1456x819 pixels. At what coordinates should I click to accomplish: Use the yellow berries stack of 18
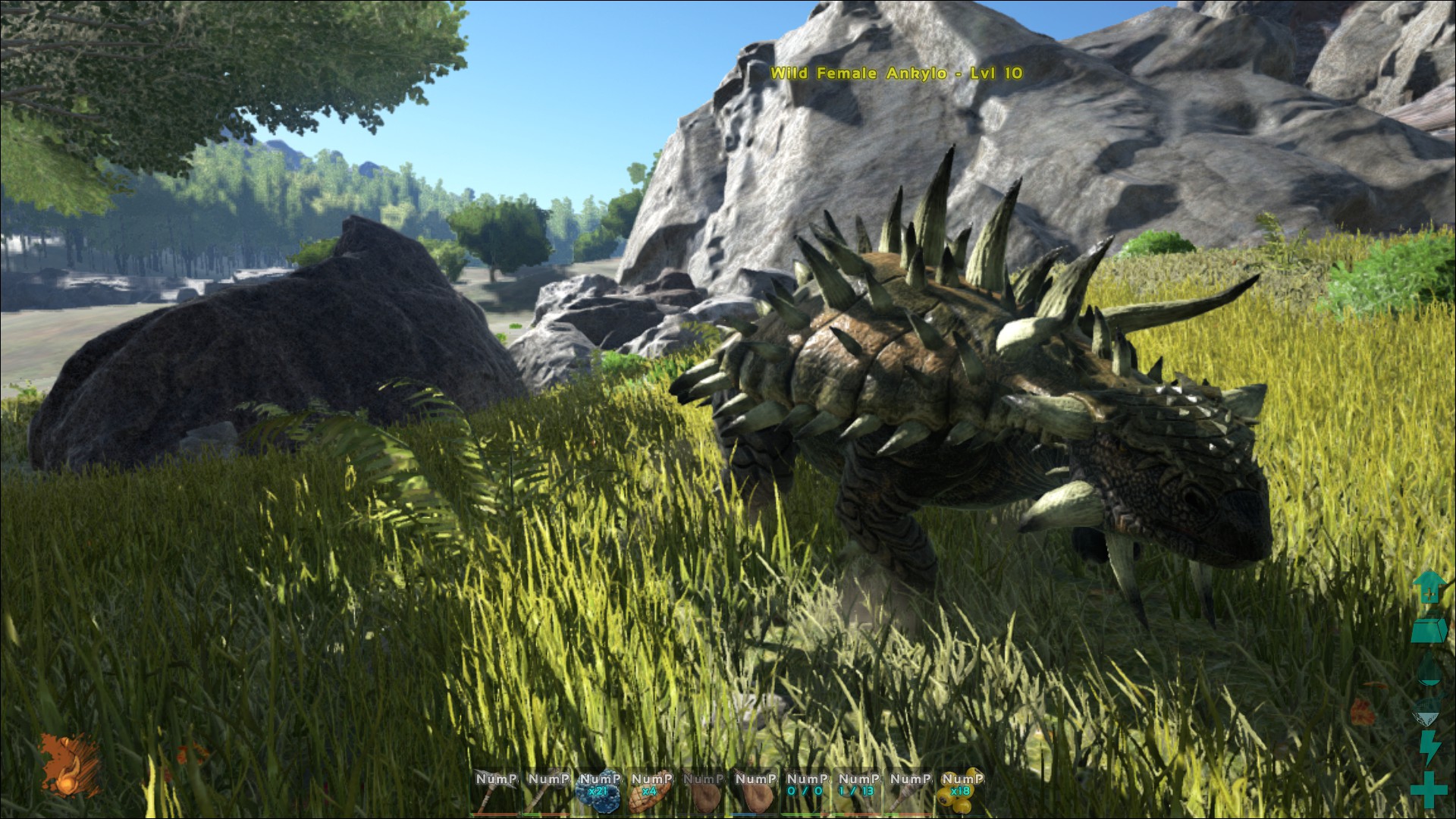click(x=961, y=792)
